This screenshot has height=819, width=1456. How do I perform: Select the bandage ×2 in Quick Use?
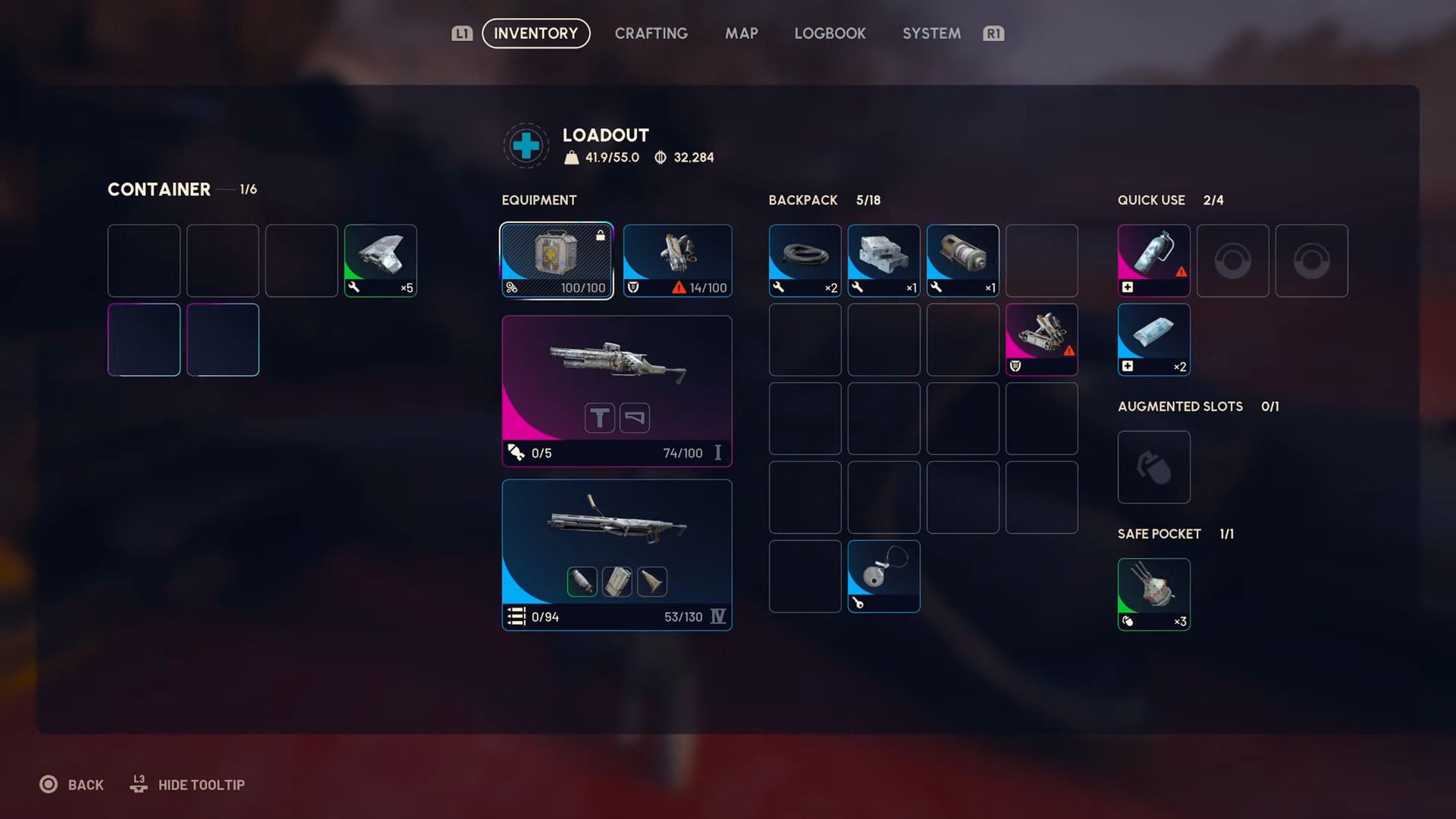pyautogui.click(x=1153, y=339)
